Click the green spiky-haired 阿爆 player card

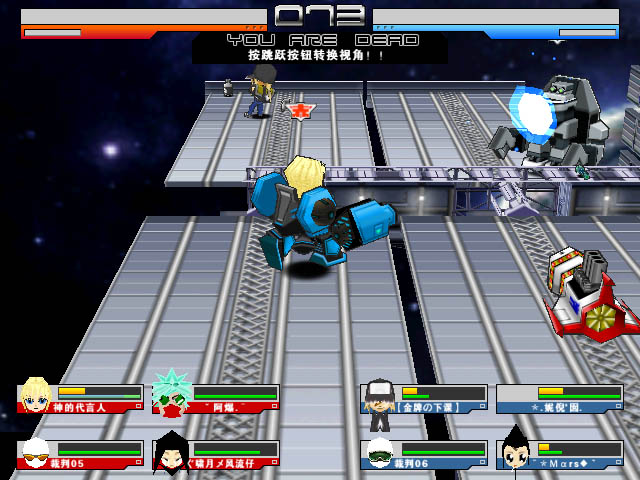pos(216,399)
